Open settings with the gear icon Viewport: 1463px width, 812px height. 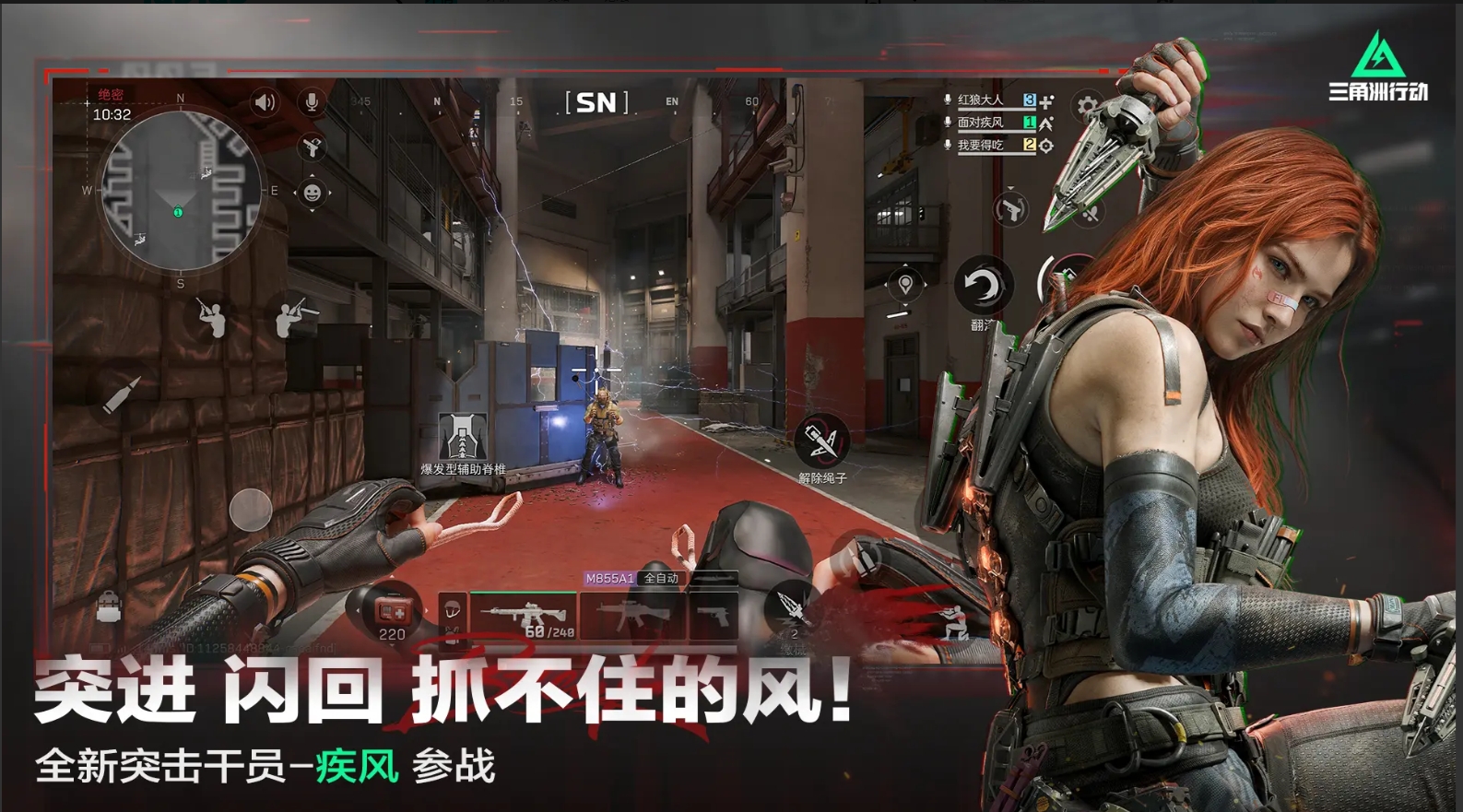click(x=1088, y=106)
